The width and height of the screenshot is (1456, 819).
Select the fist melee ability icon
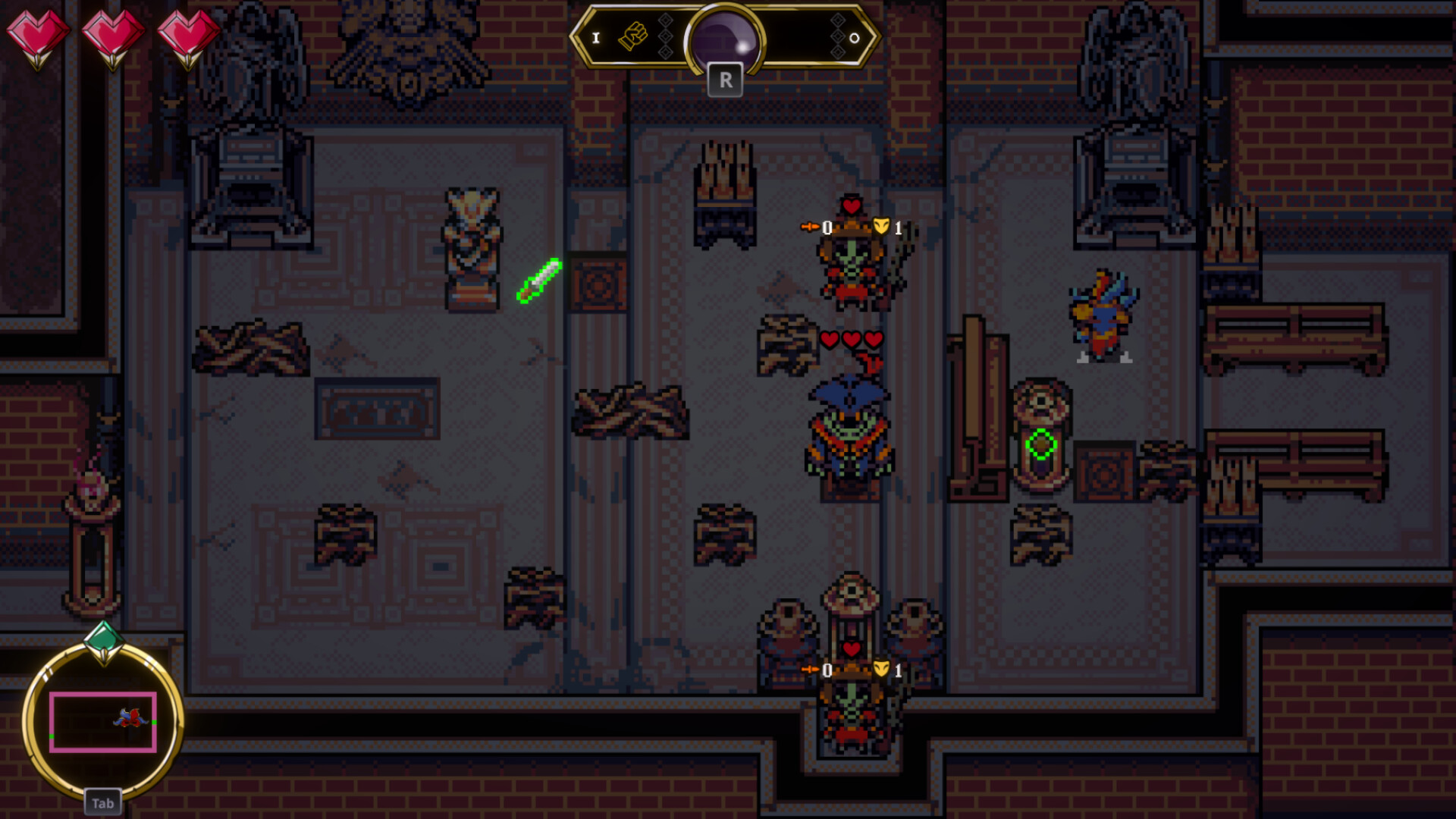[x=633, y=35]
